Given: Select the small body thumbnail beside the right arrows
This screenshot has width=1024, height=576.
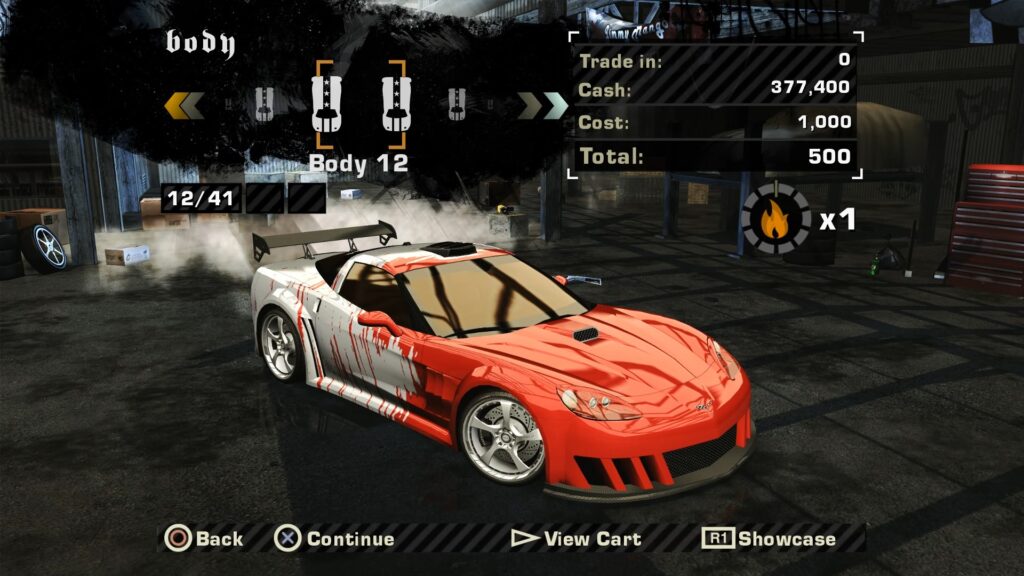Looking at the screenshot, I should click(x=456, y=103).
